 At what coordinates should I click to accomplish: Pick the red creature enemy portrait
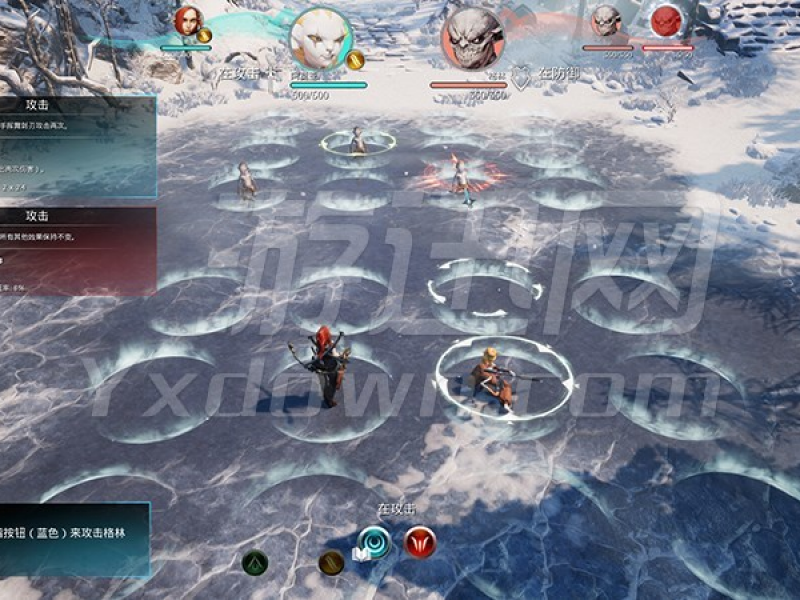(x=665, y=21)
